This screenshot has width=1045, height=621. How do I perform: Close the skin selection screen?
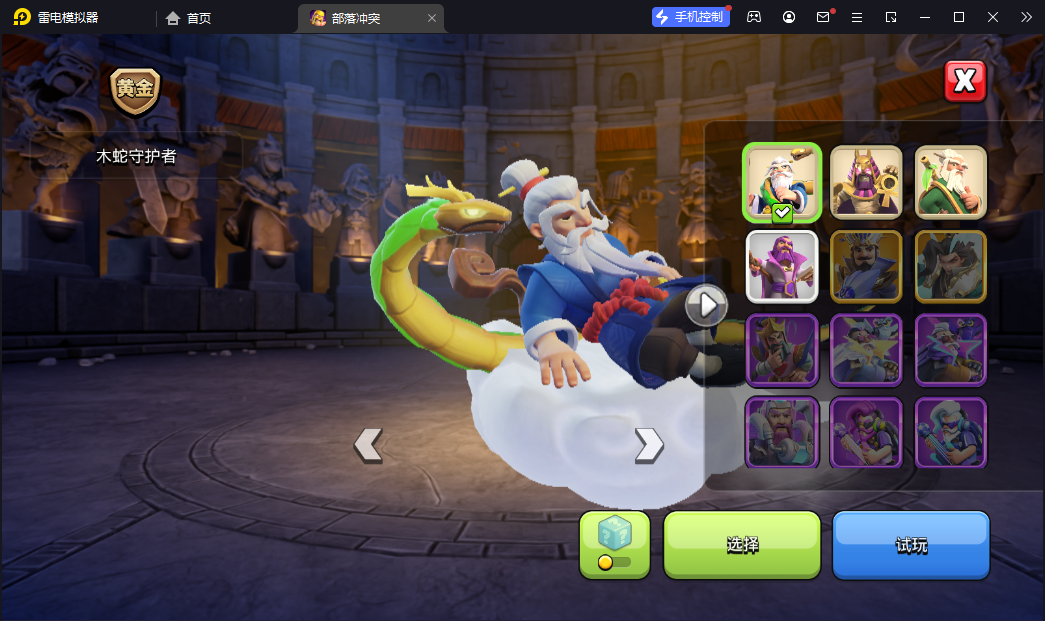[x=965, y=82]
